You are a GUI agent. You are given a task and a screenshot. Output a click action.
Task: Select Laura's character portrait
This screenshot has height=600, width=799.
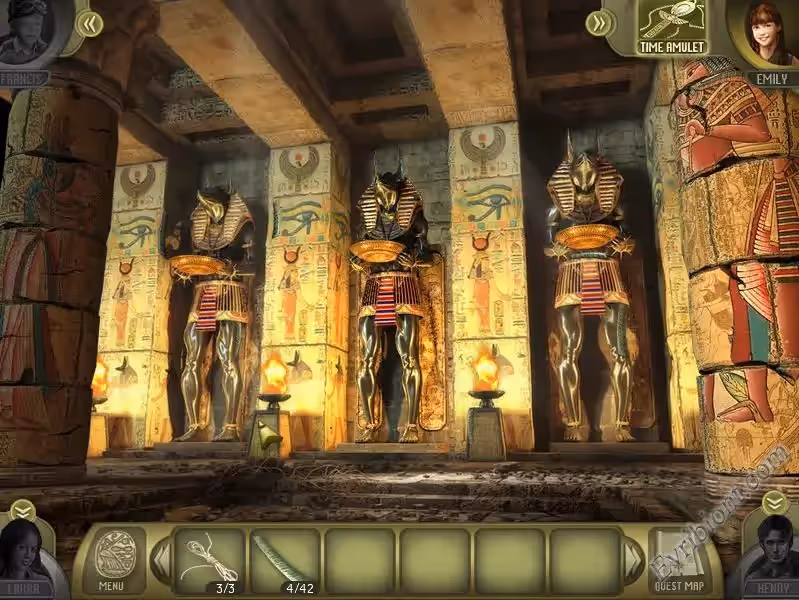tap(28, 562)
